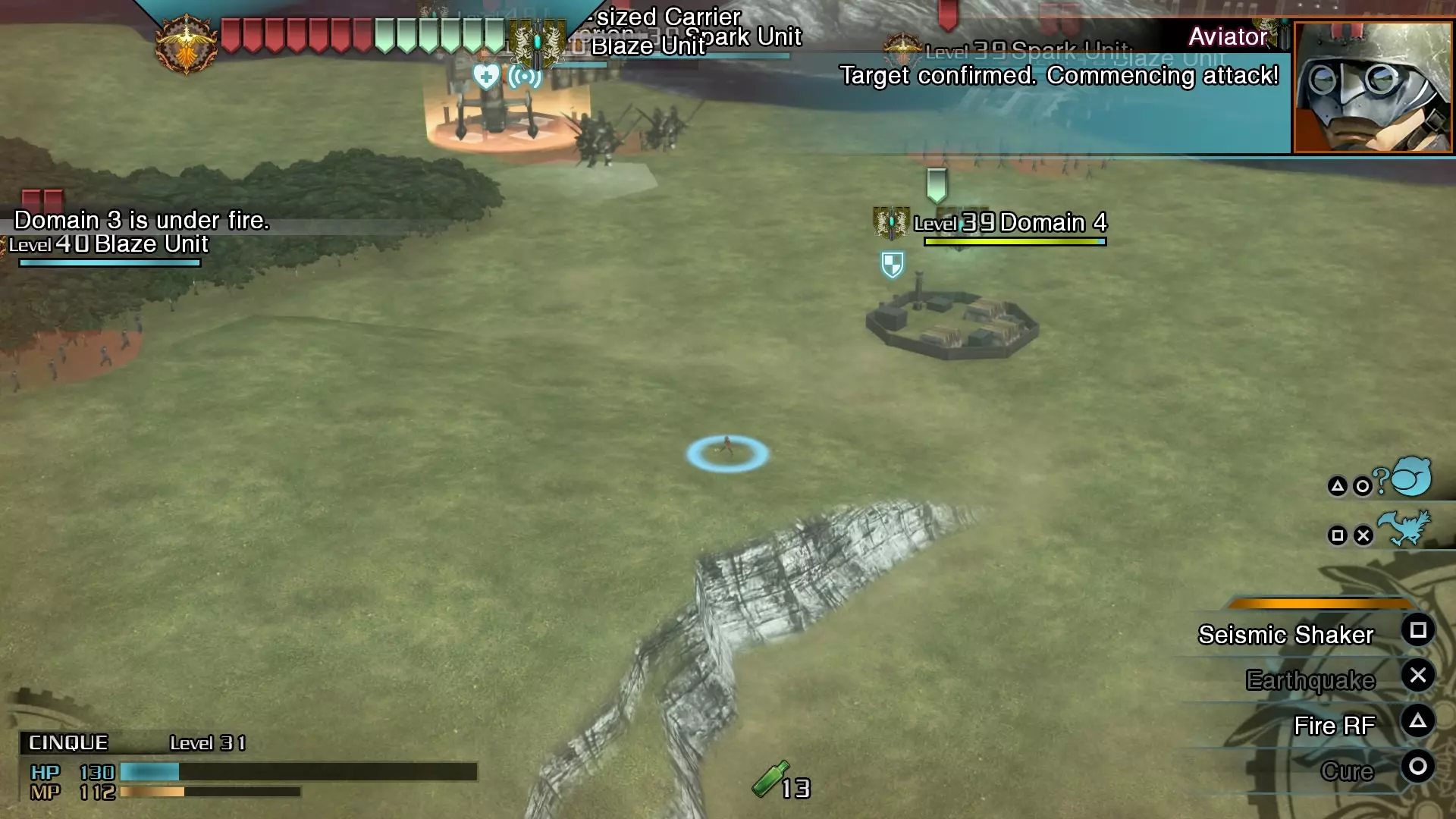The width and height of the screenshot is (1456, 819).
Task: Click the phoenix emblem crest
Action: (186, 45)
